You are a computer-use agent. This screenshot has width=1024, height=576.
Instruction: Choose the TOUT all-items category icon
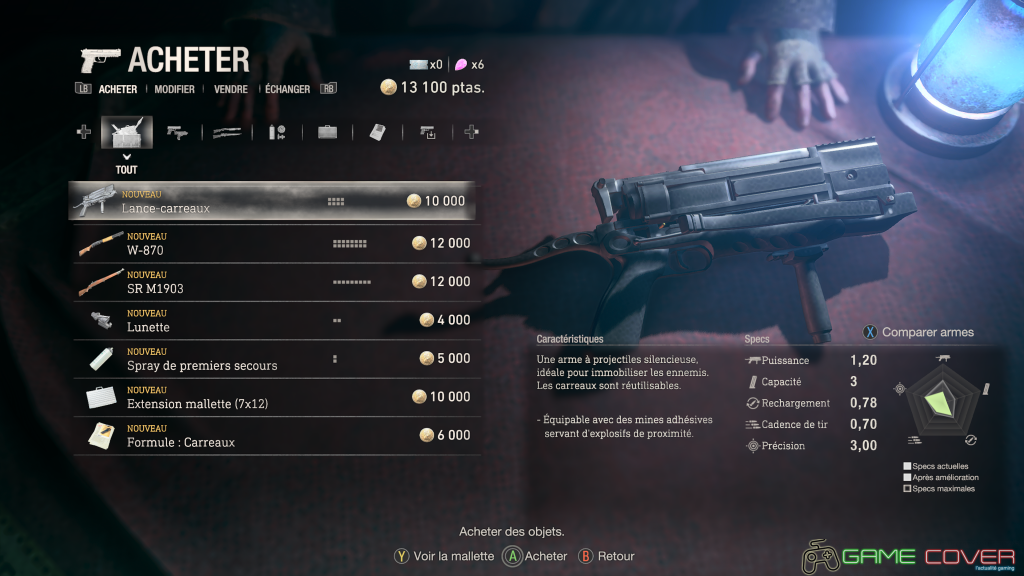point(126,132)
